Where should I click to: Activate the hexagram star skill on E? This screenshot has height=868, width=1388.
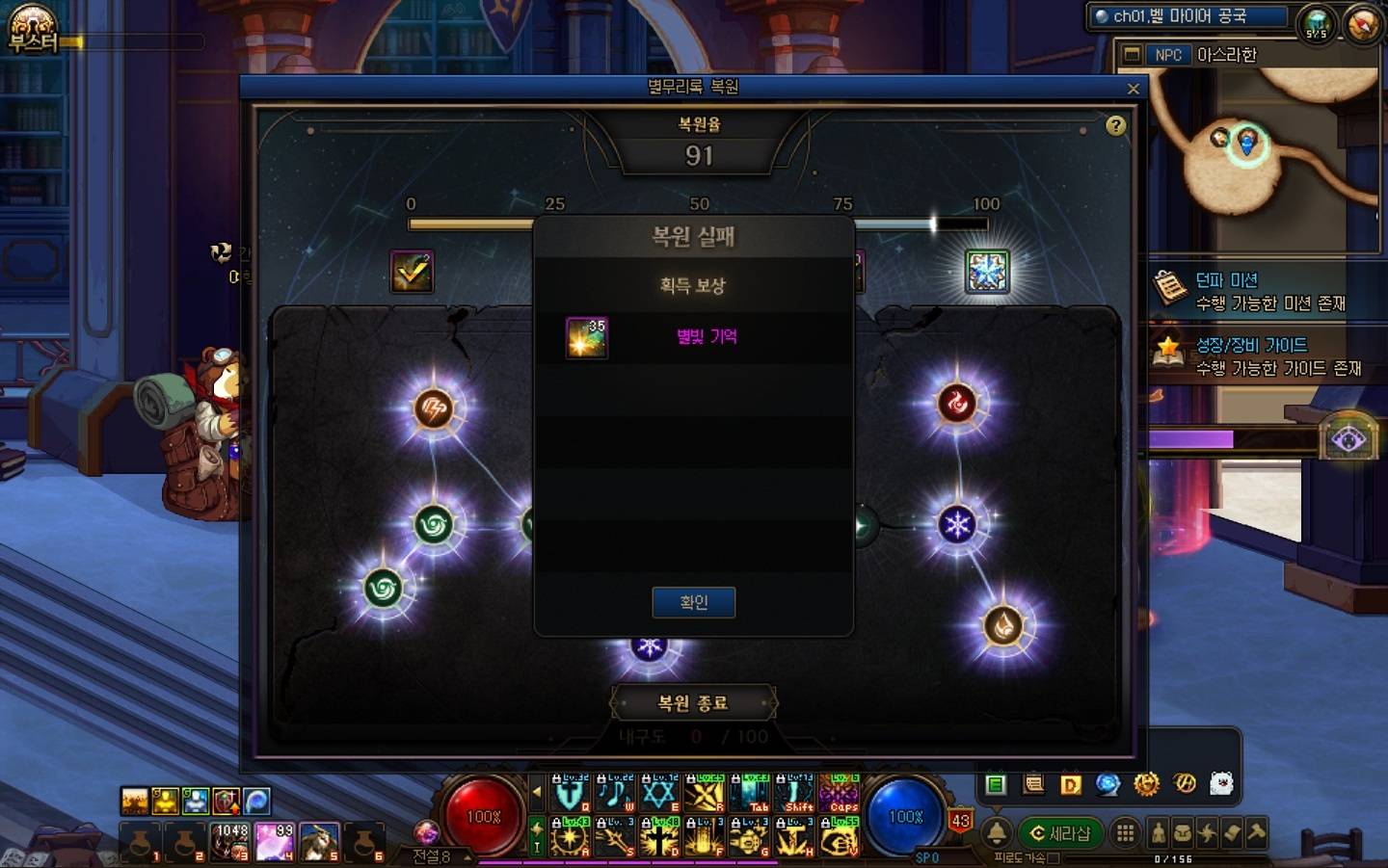[659, 795]
